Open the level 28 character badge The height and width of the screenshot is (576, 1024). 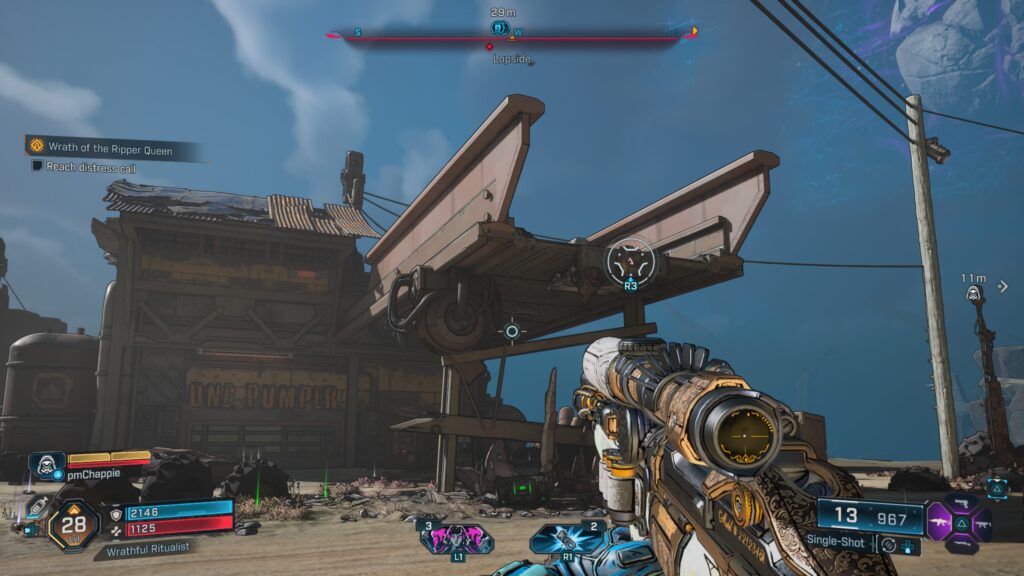(x=73, y=522)
